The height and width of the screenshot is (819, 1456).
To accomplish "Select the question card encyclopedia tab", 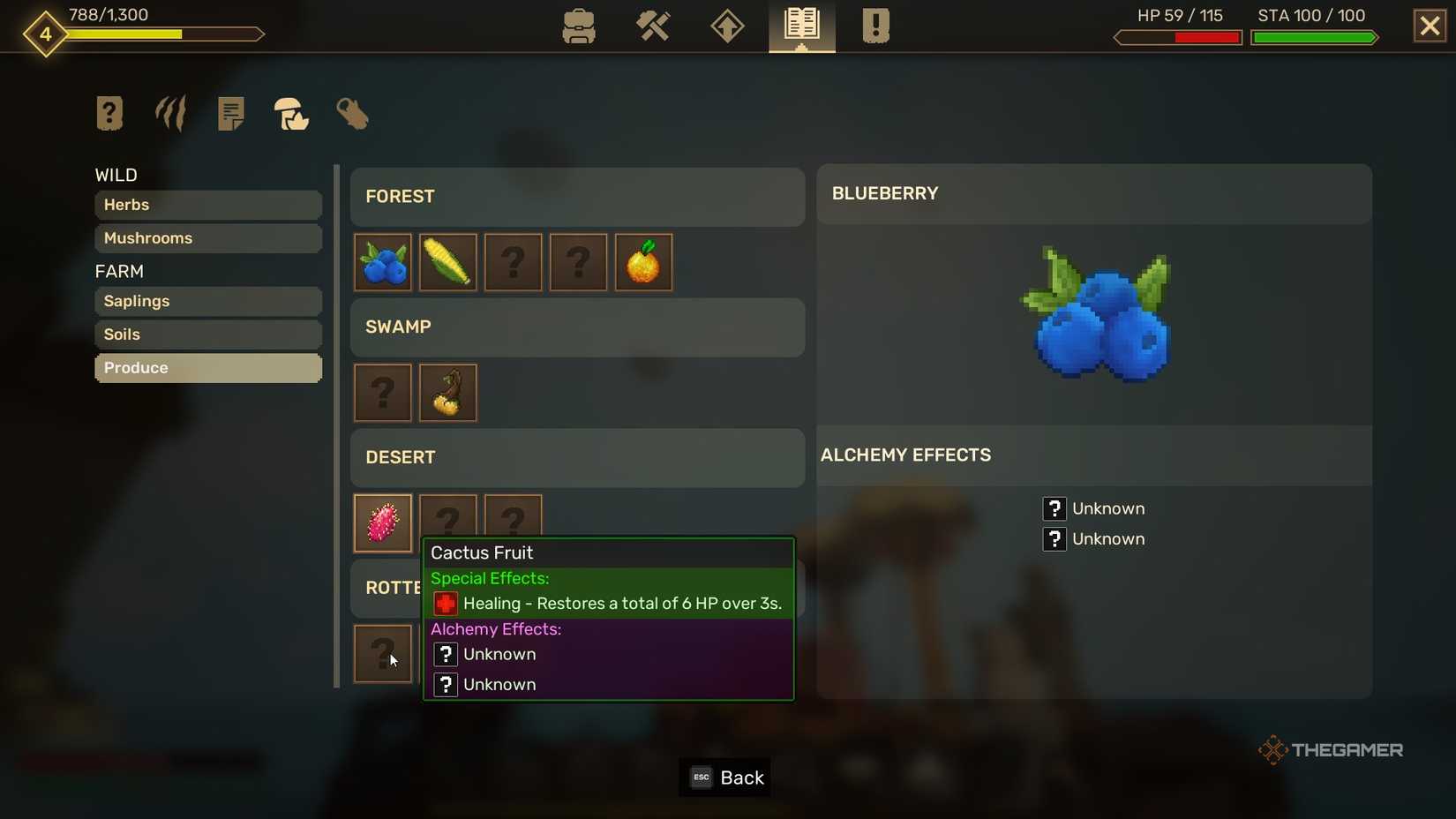I will pos(109,113).
